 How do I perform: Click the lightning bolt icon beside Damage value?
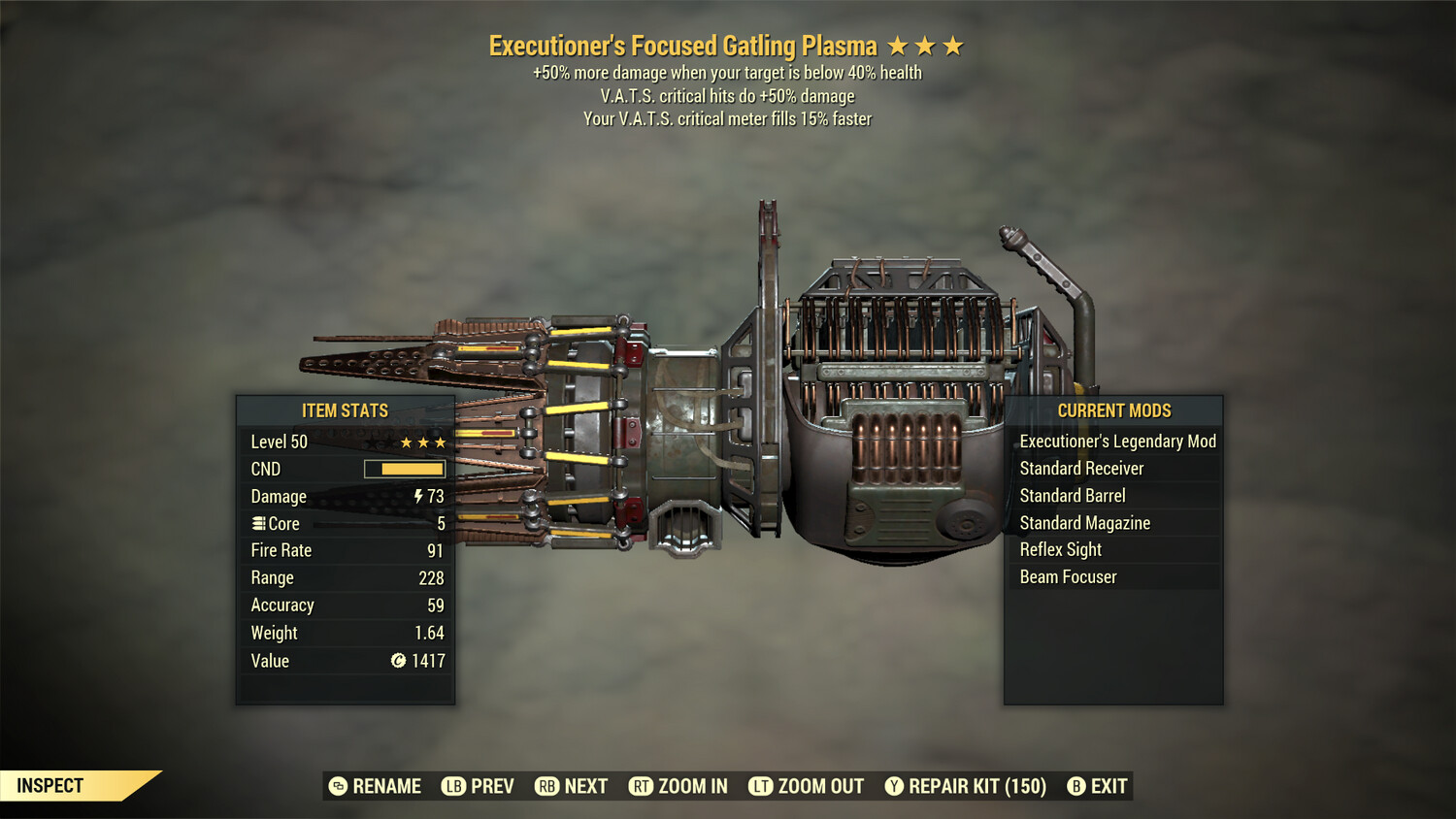[417, 496]
